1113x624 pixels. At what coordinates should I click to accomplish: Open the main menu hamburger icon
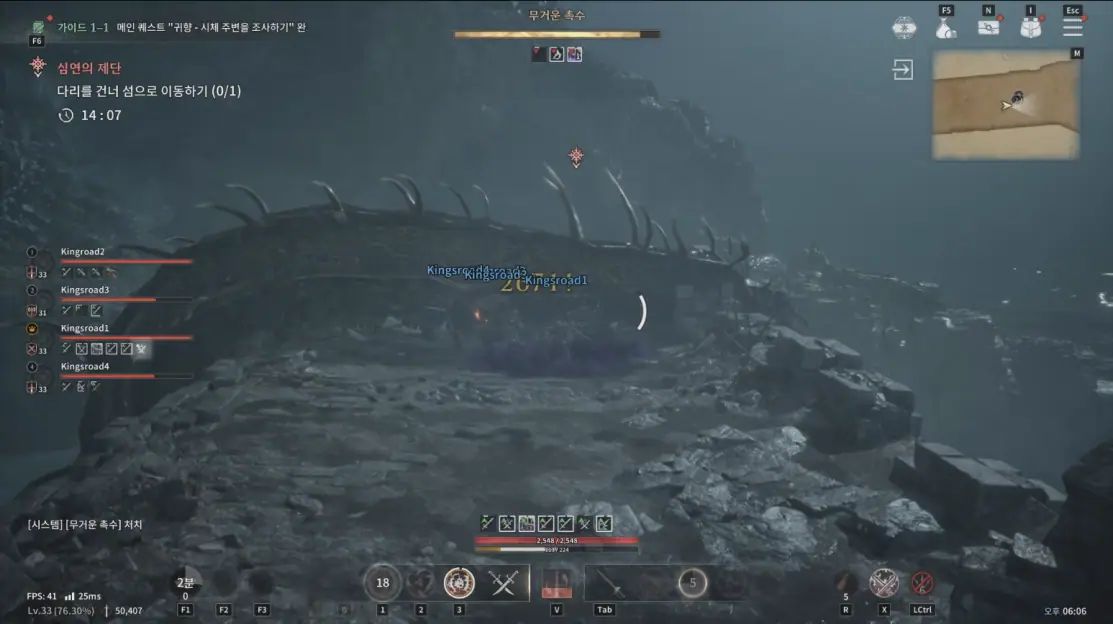click(x=1073, y=28)
